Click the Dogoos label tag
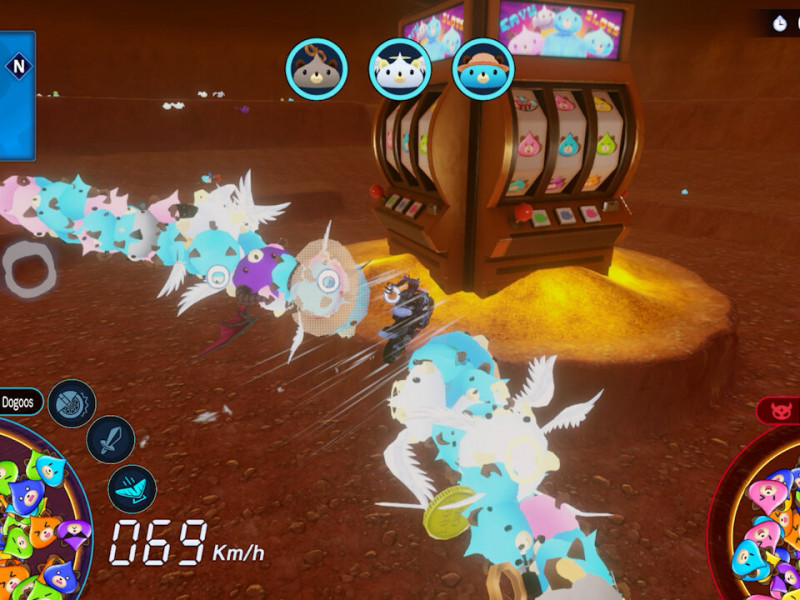 click(19, 402)
